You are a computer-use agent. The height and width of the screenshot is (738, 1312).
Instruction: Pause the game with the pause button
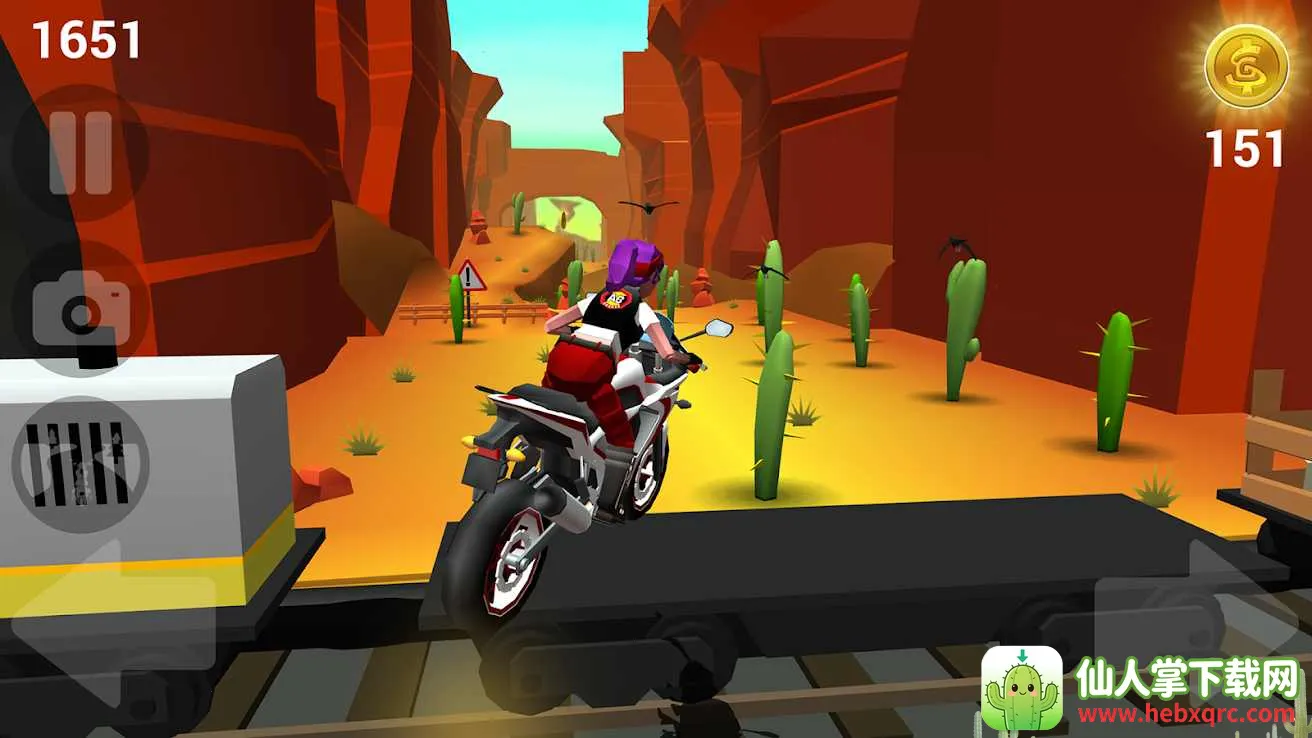80,153
